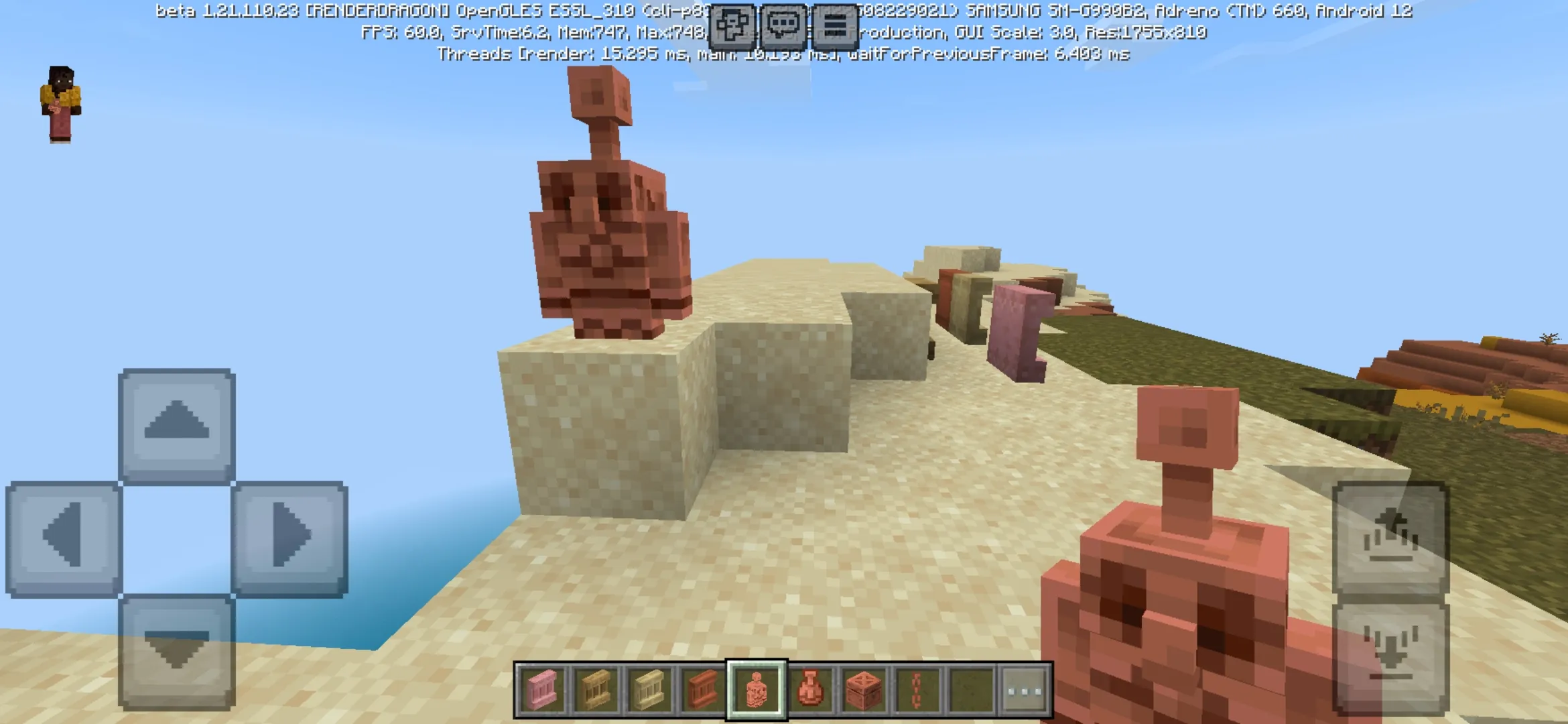The width and height of the screenshot is (1568, 724).
Task: Open inventory with the three-dots button
Action: click(x=1025, y=690)
